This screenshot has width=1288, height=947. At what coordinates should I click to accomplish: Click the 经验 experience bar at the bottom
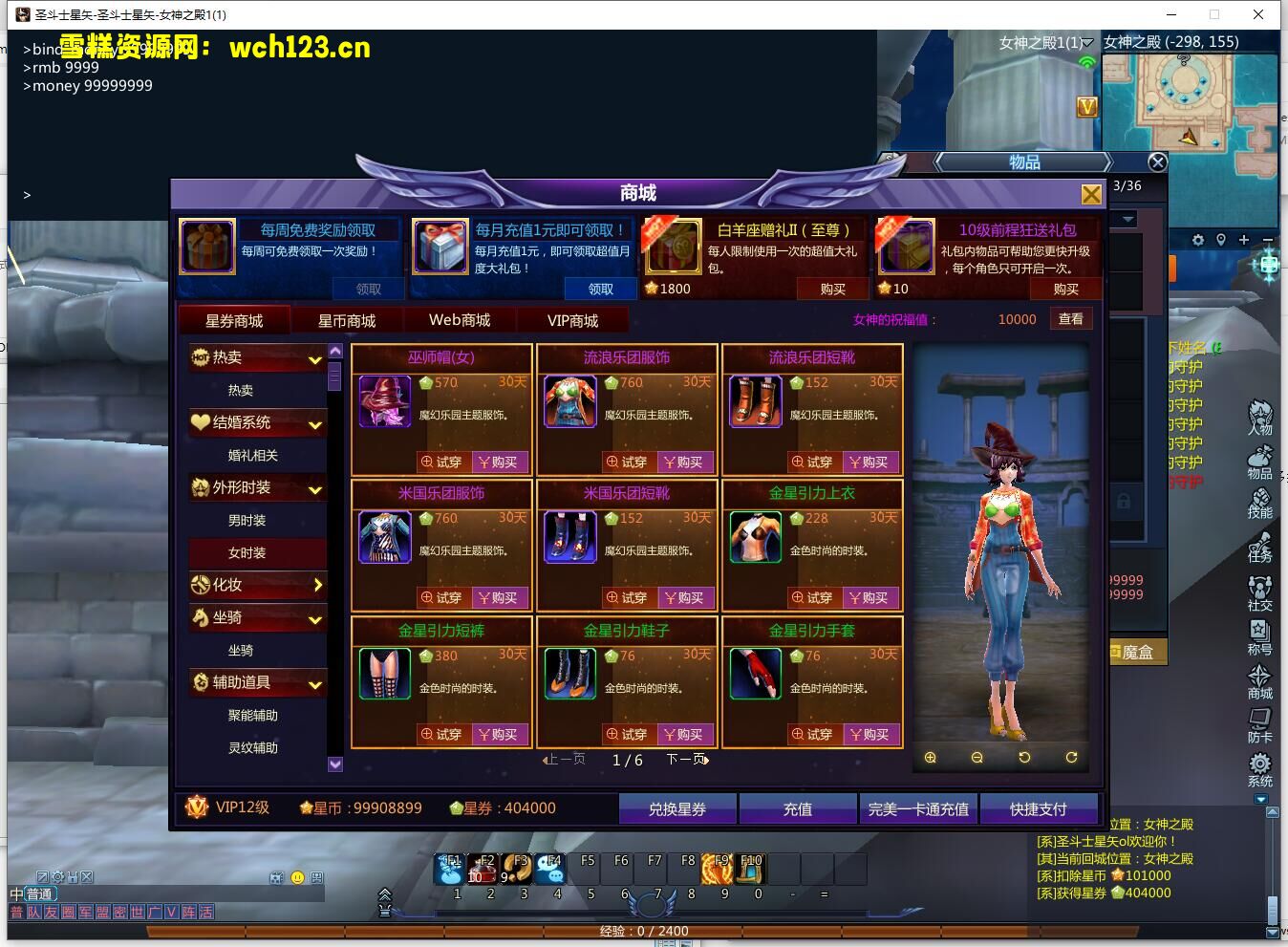pos(644,930)
